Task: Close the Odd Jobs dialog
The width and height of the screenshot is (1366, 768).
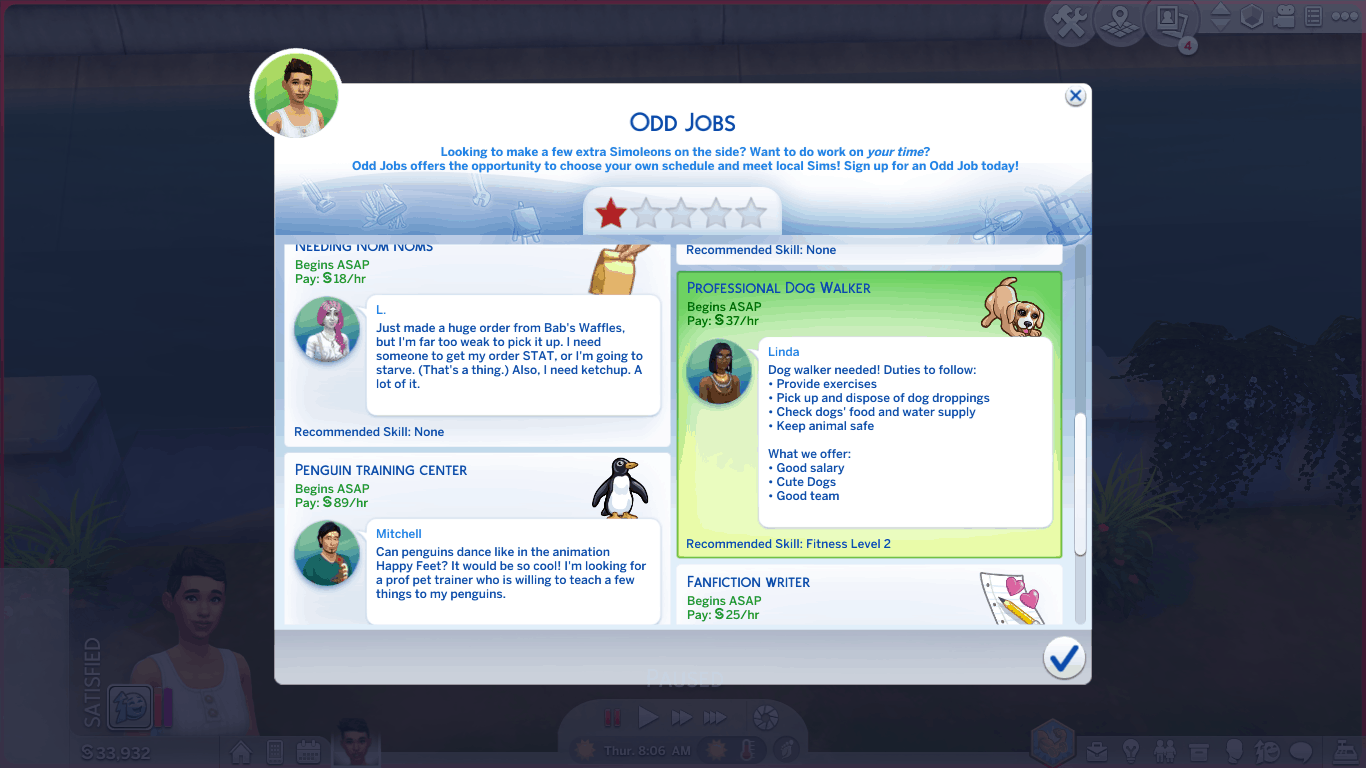Action: (x=1075, y=96)
